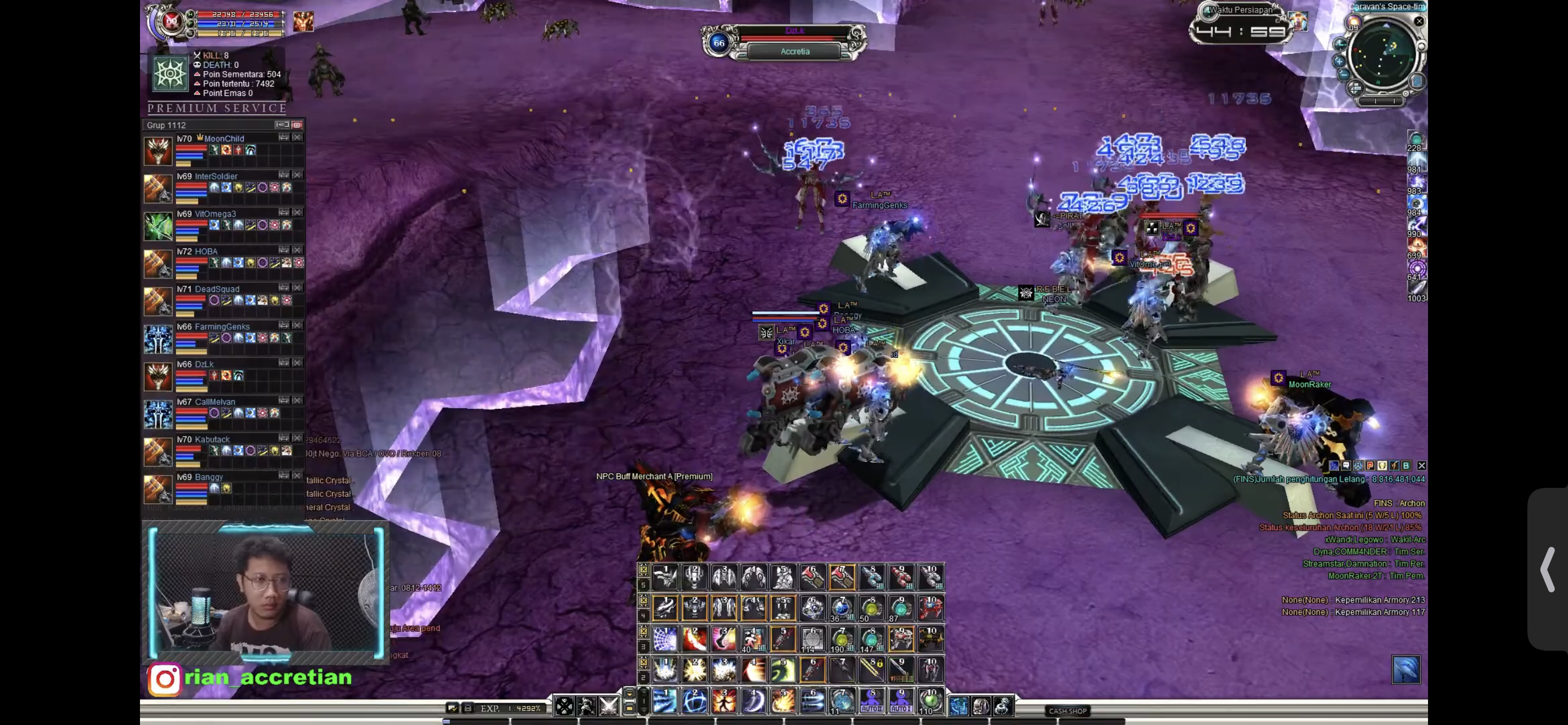Click the red button on Grup 1112 header

pyautogui.click(x=296, y=125)
